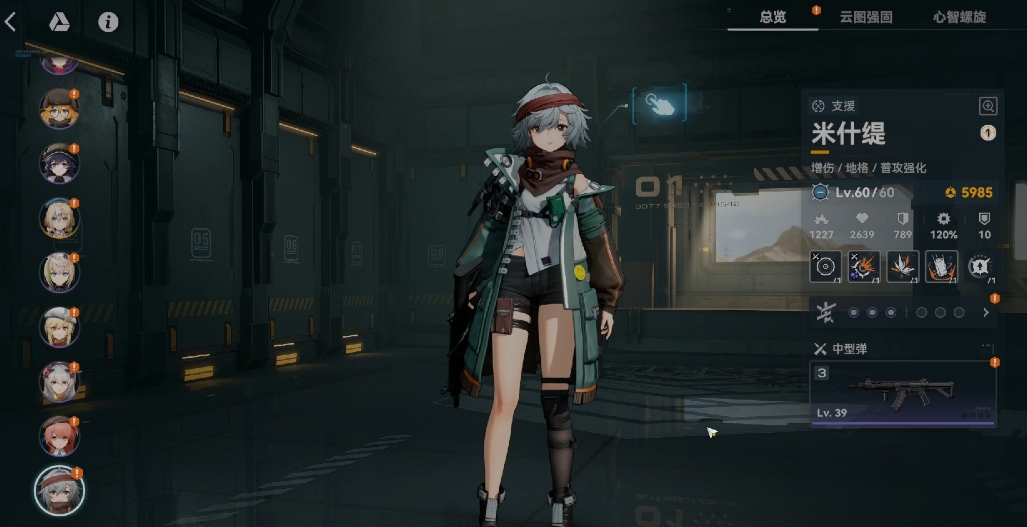Select the brown-cap glasses character portrait
The height and width of the screenshot is (527, 1027).
59,109
